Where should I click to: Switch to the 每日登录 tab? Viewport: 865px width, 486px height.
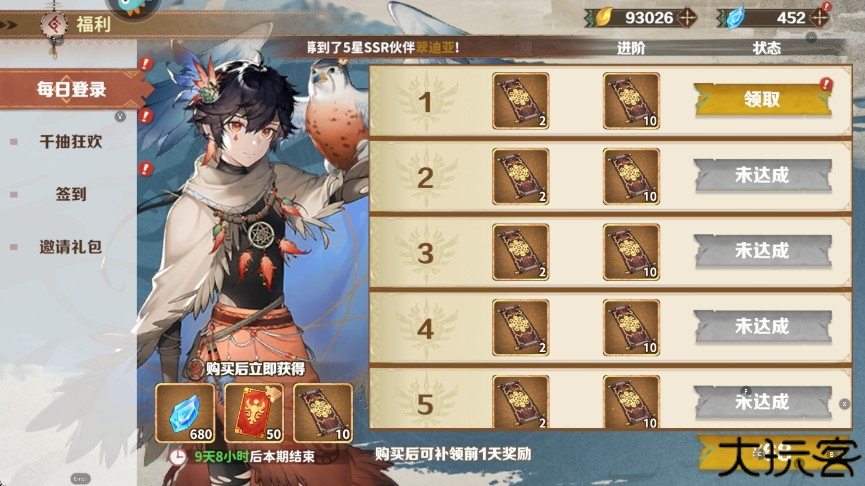pos(71,90)
